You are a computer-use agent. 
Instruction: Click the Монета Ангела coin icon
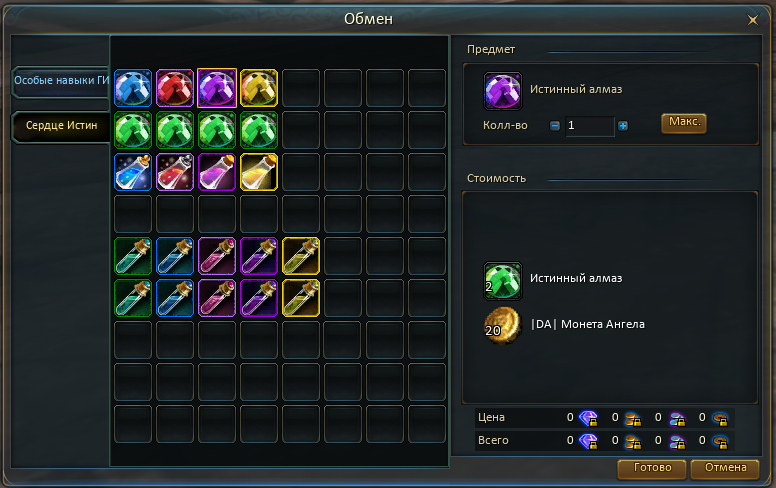503,326
